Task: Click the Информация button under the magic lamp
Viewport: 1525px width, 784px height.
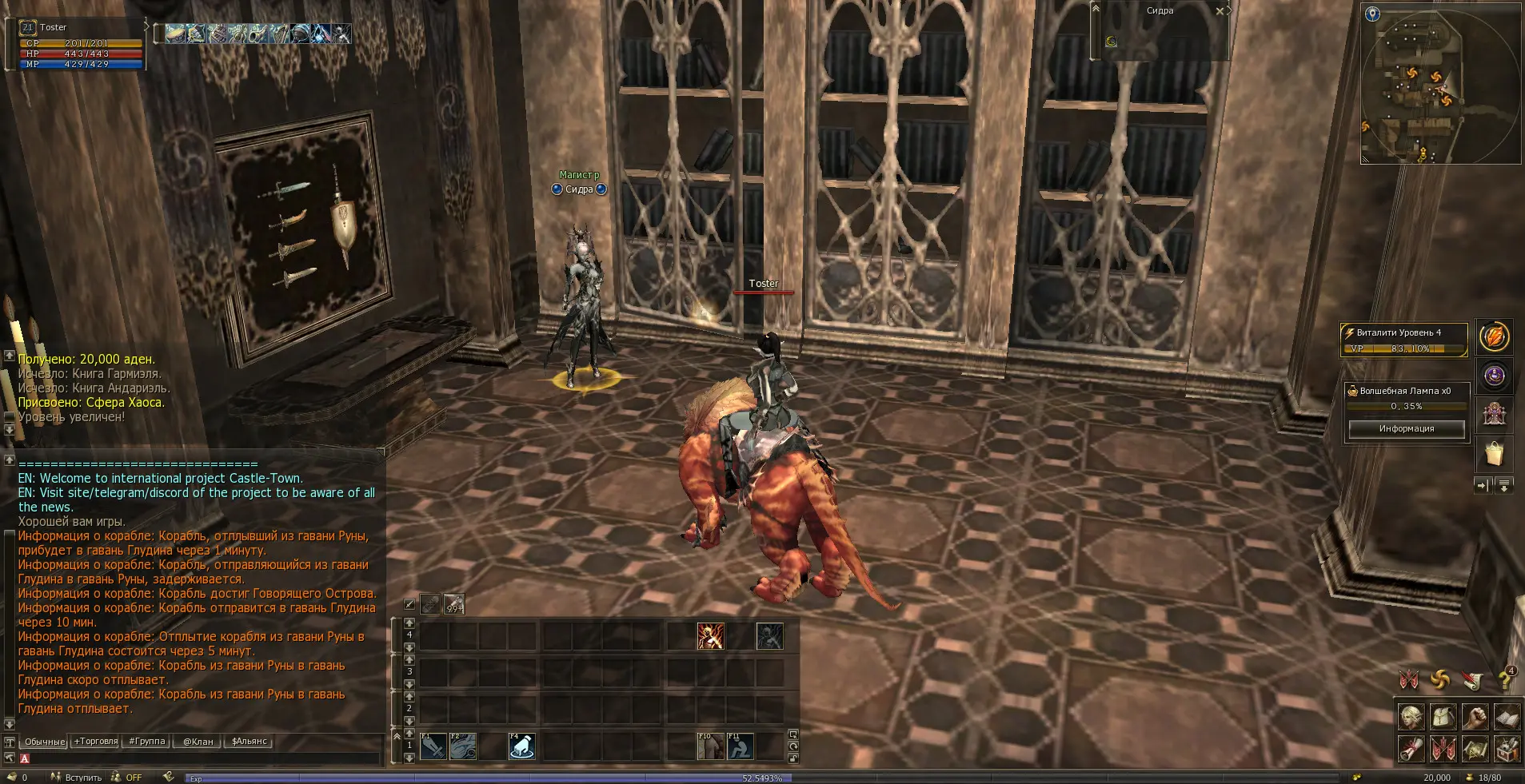Action: [x=1406, y=429]
